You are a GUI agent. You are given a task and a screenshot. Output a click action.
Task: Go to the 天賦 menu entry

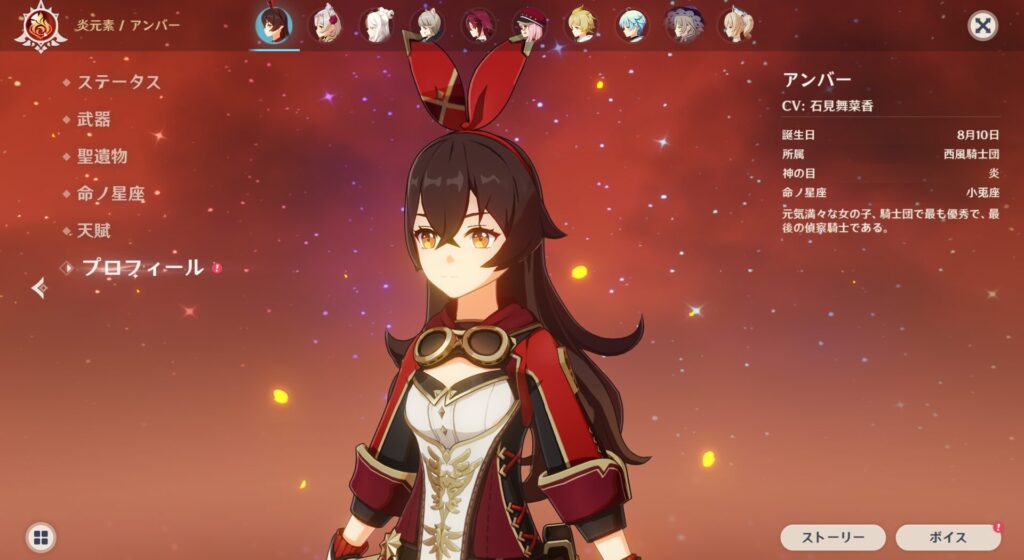(94, 230)
